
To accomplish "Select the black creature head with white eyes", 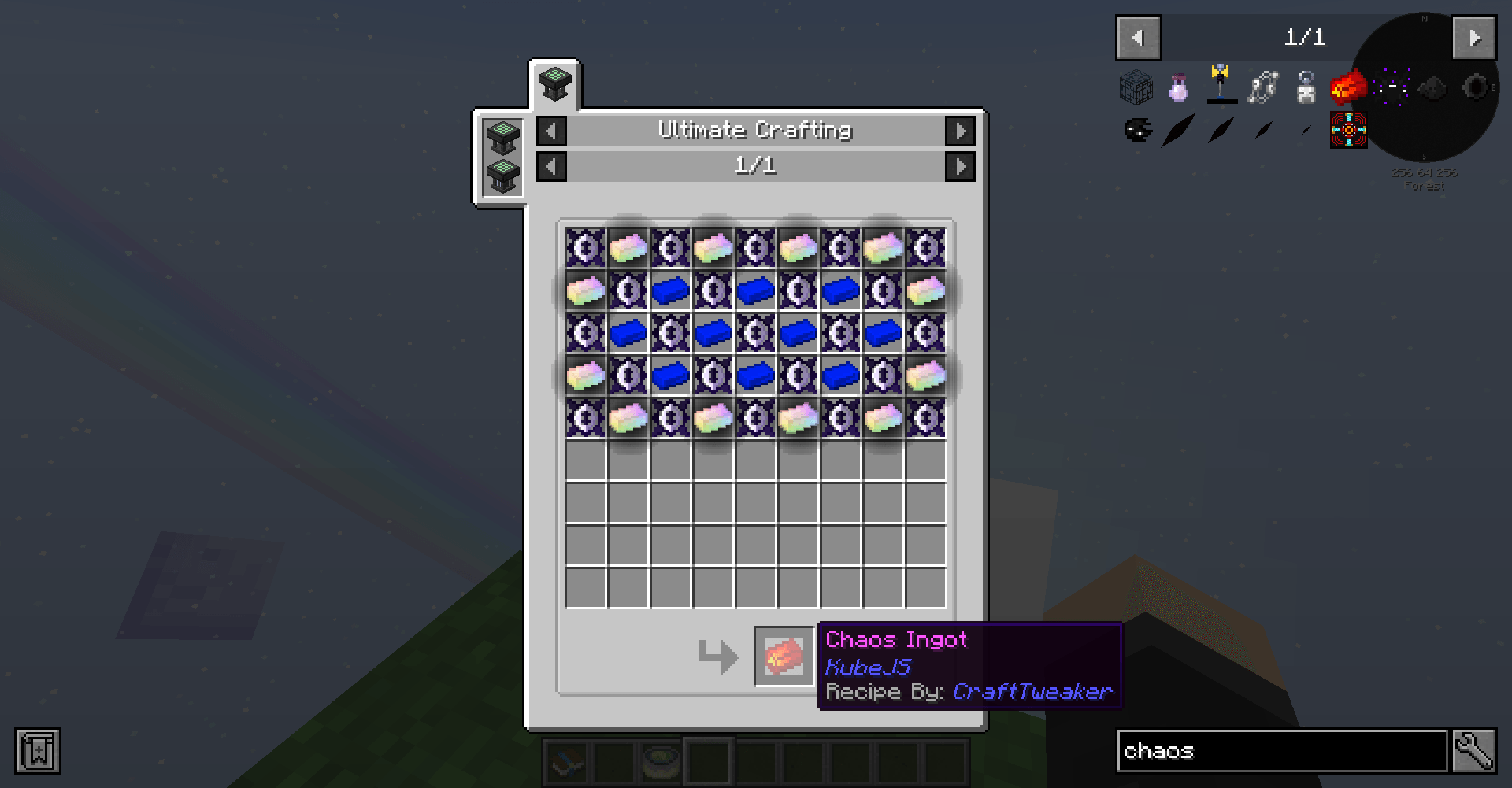I will click(x=1136, y=130).
